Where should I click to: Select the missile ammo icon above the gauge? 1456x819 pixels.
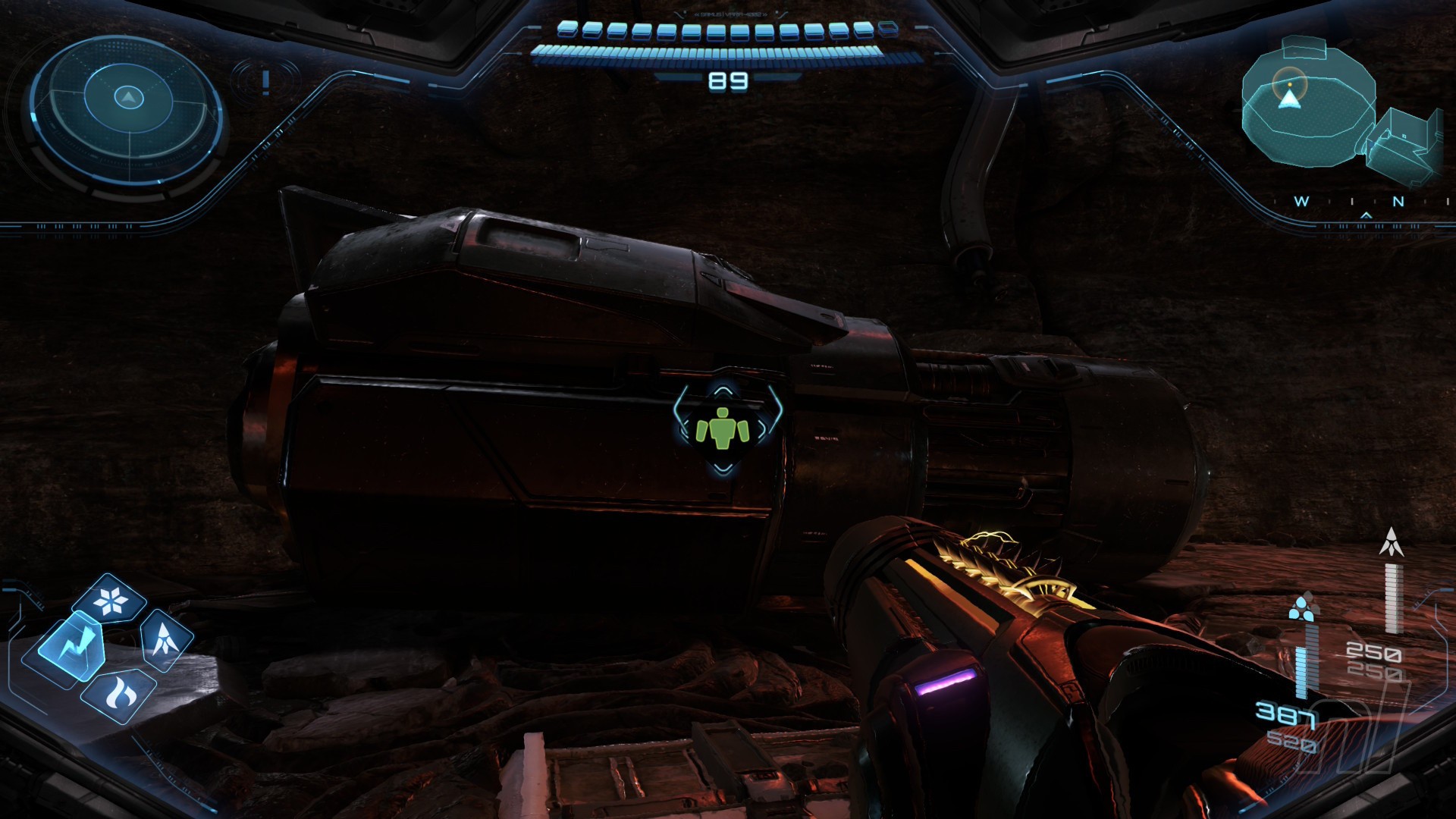[1392, 543]
